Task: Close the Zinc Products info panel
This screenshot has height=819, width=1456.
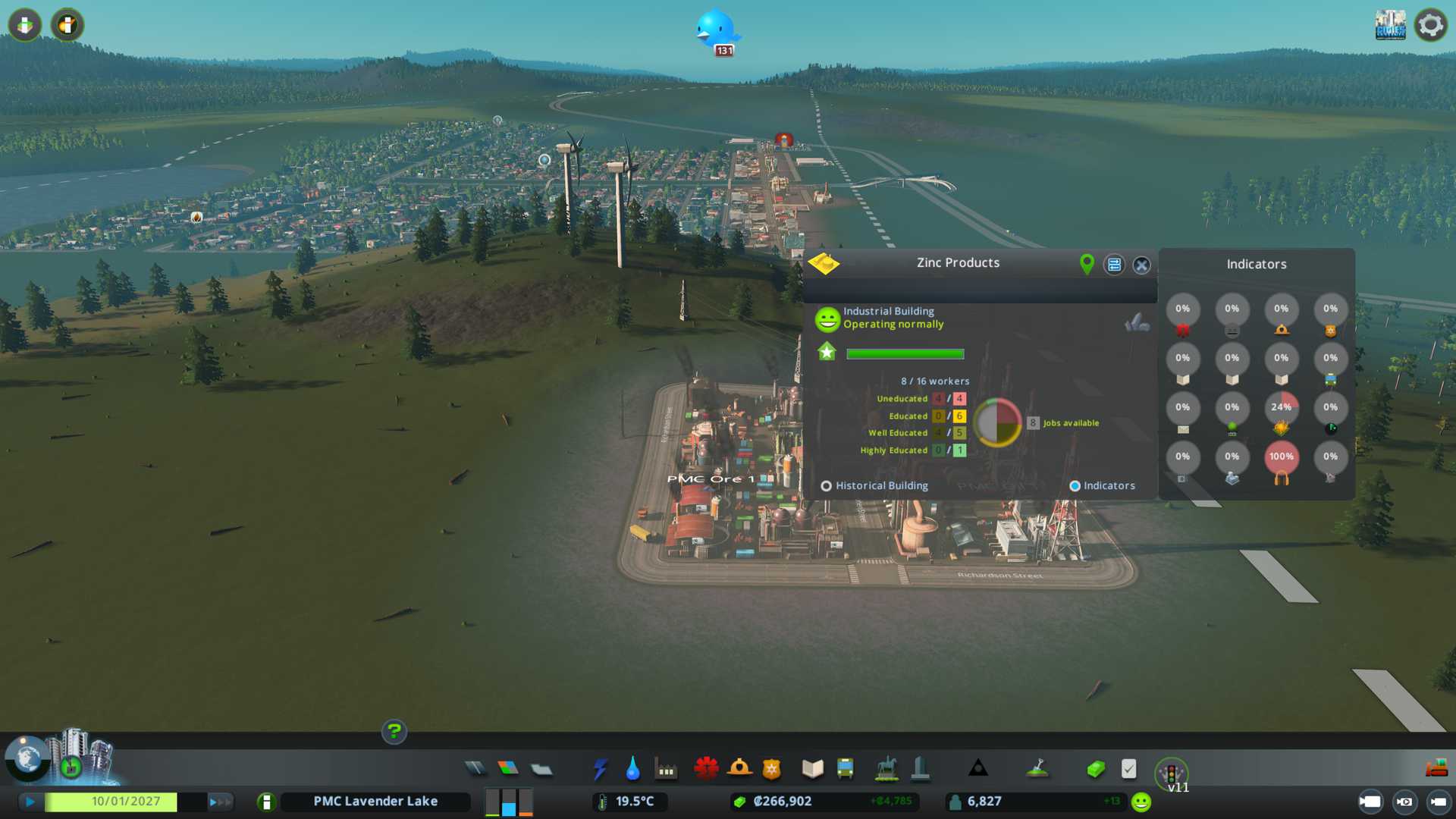Action: [x=1141, y=265]
